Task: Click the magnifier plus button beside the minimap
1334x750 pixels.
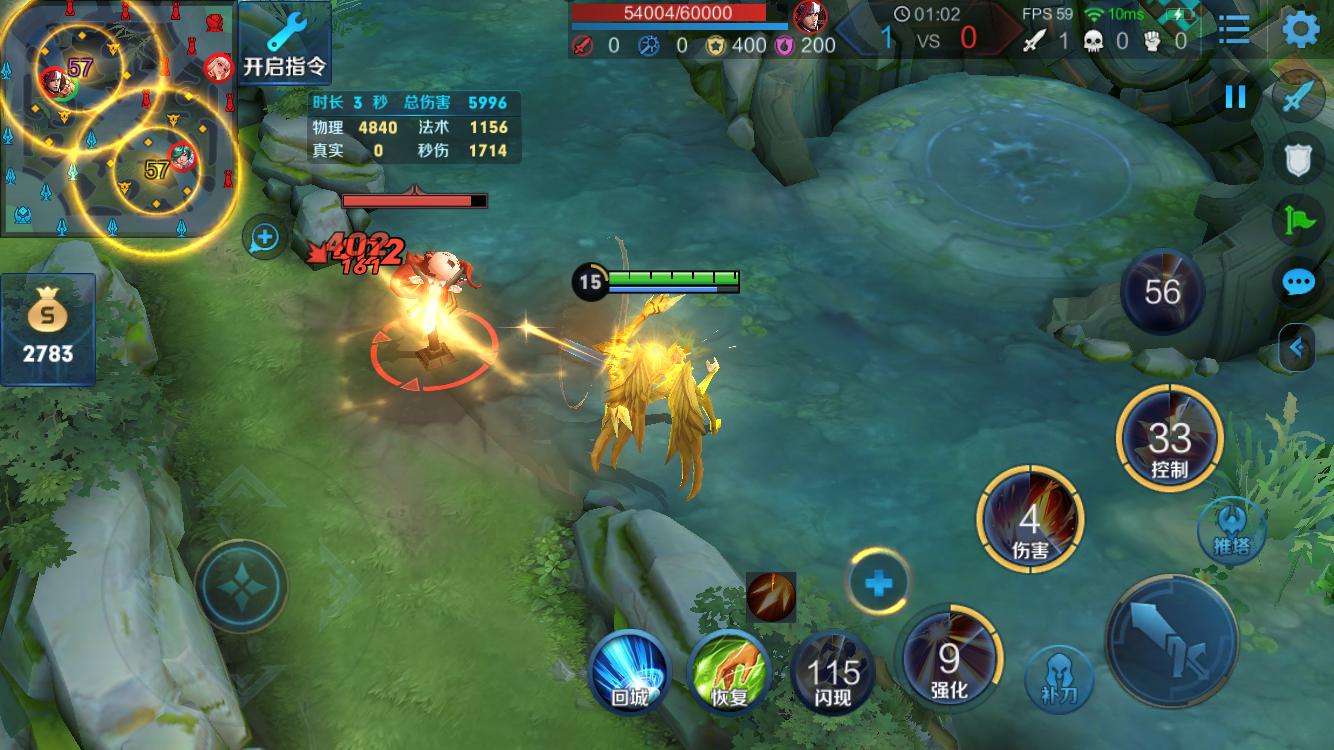Action: pos(265,238)
